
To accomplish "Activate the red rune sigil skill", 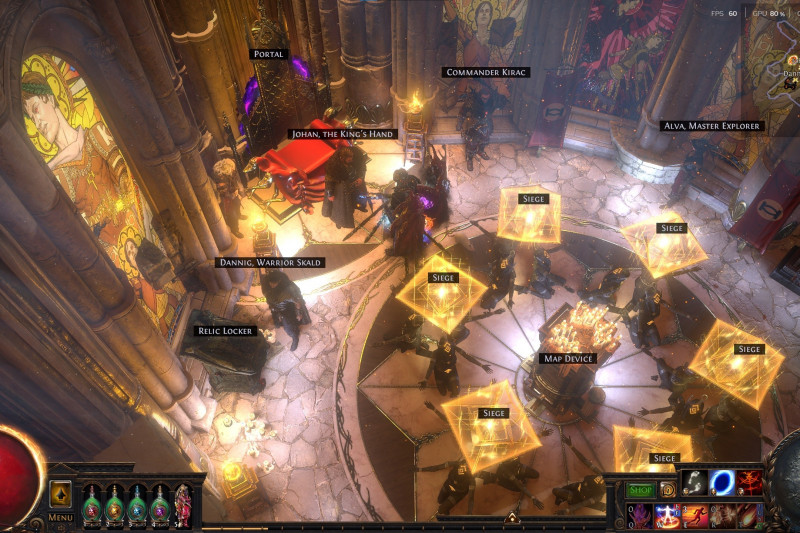I will 750,483.
